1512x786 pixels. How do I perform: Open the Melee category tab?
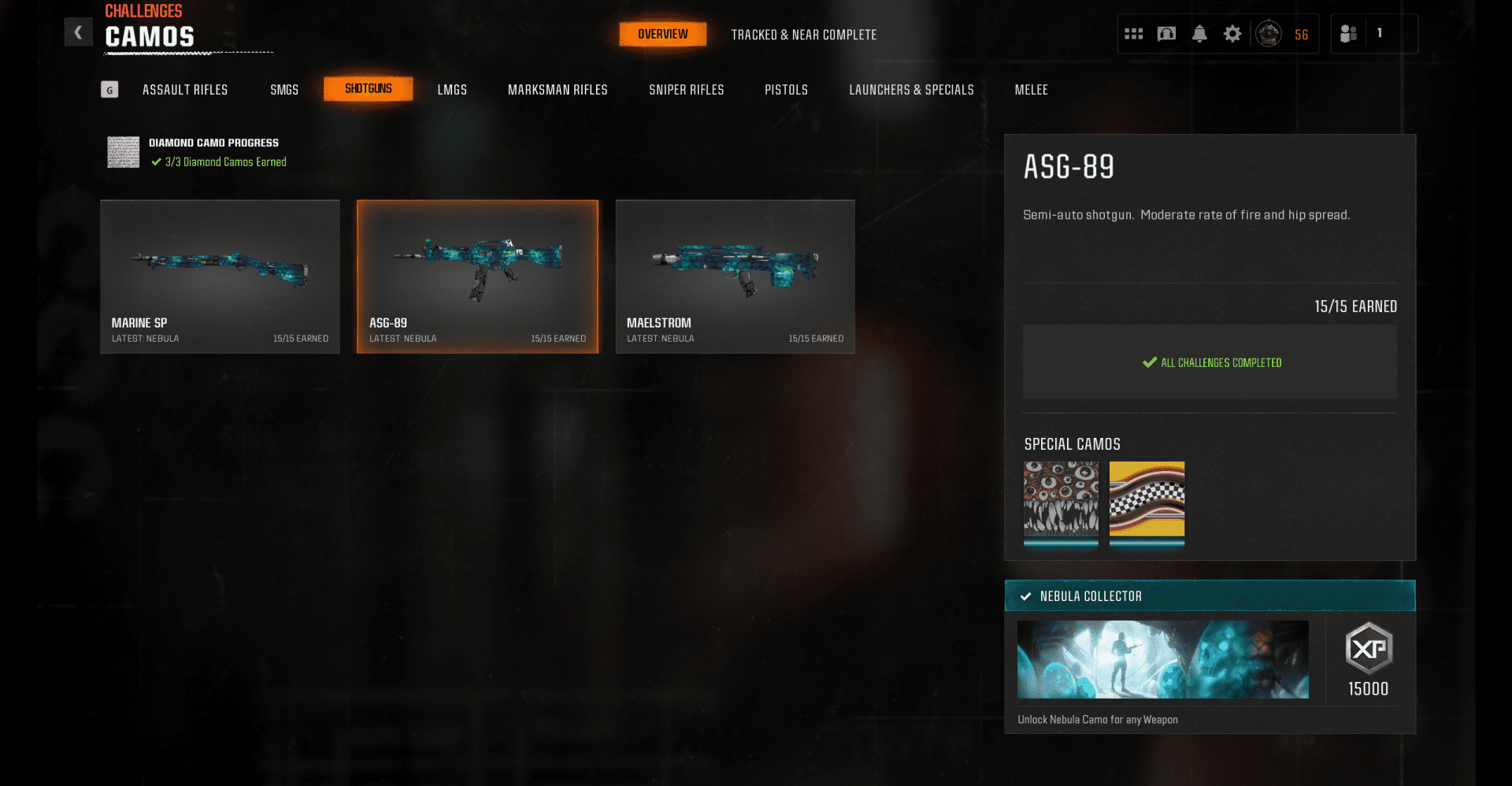click(1031, 90)
